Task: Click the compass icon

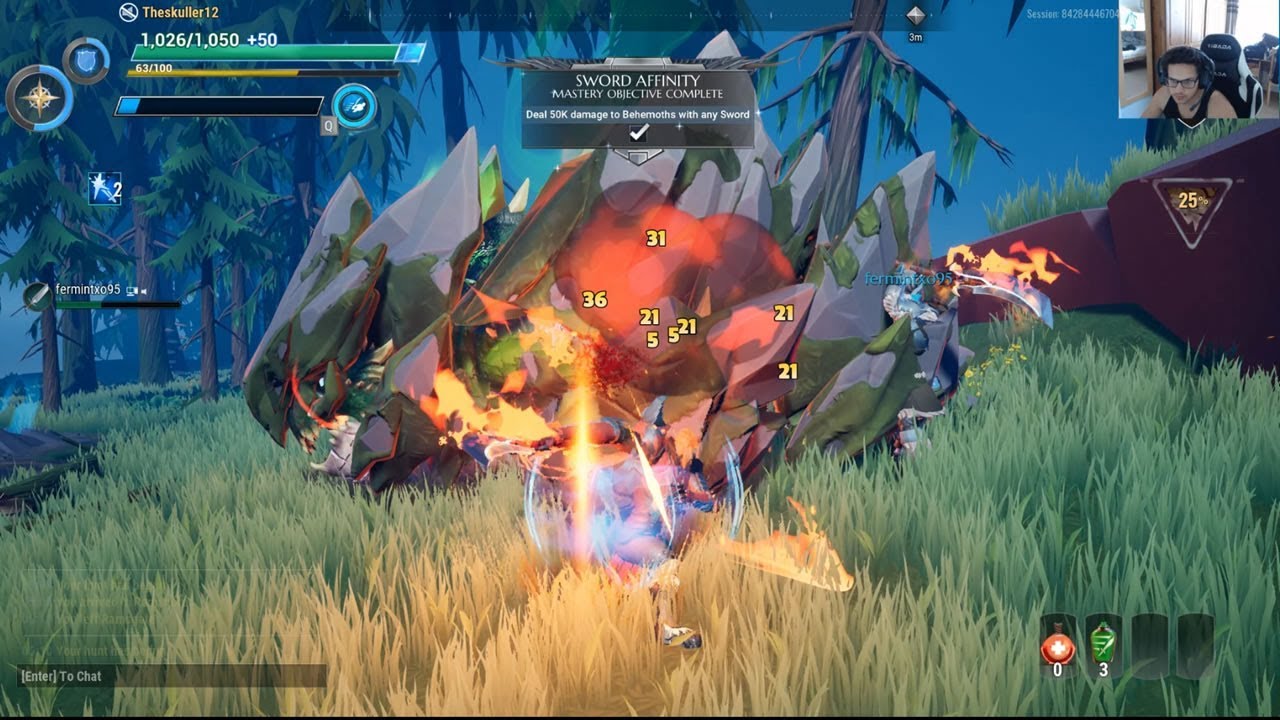Action: point(39,98)
